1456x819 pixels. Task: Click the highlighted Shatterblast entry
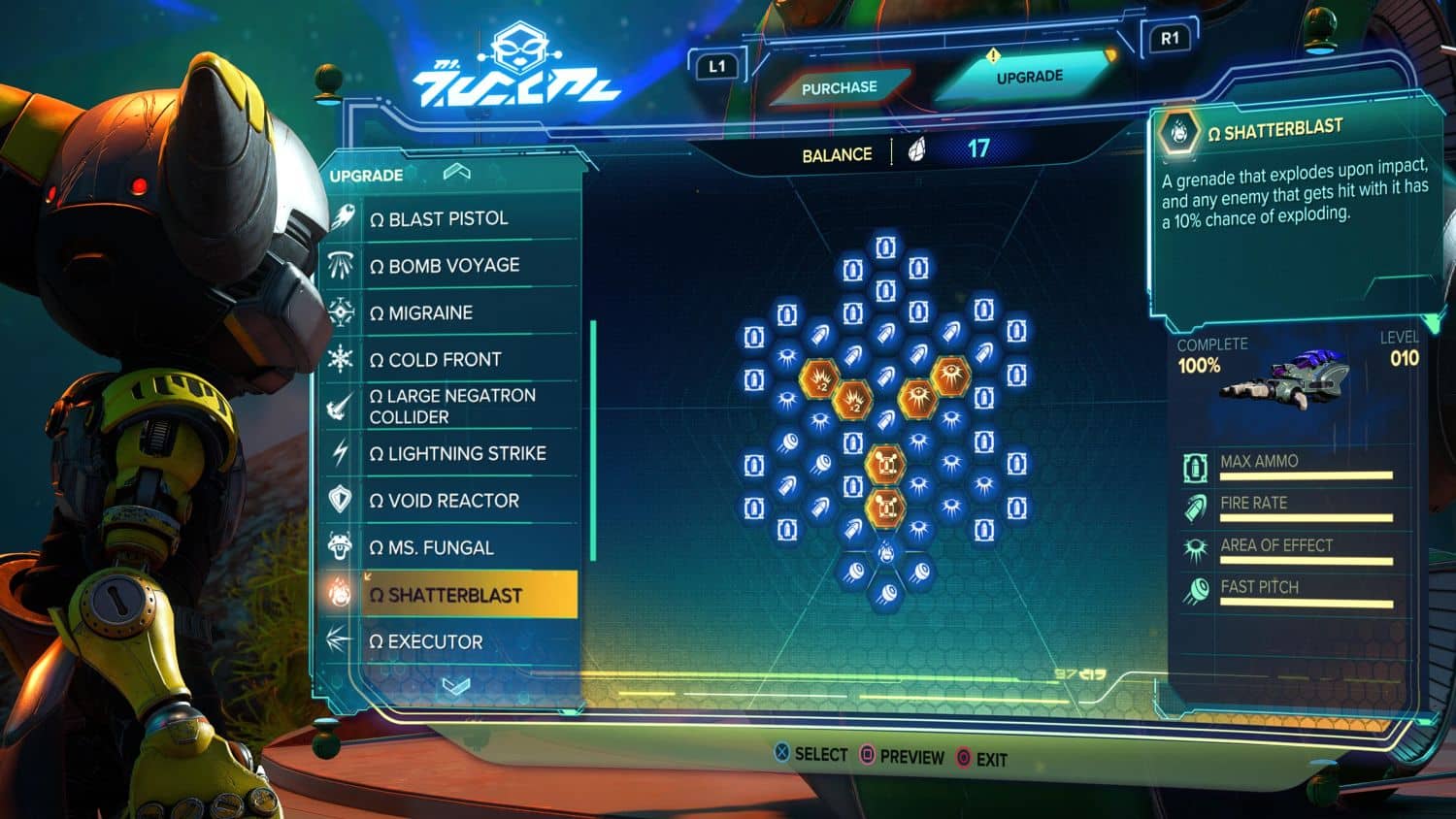(x=455, y=595)
